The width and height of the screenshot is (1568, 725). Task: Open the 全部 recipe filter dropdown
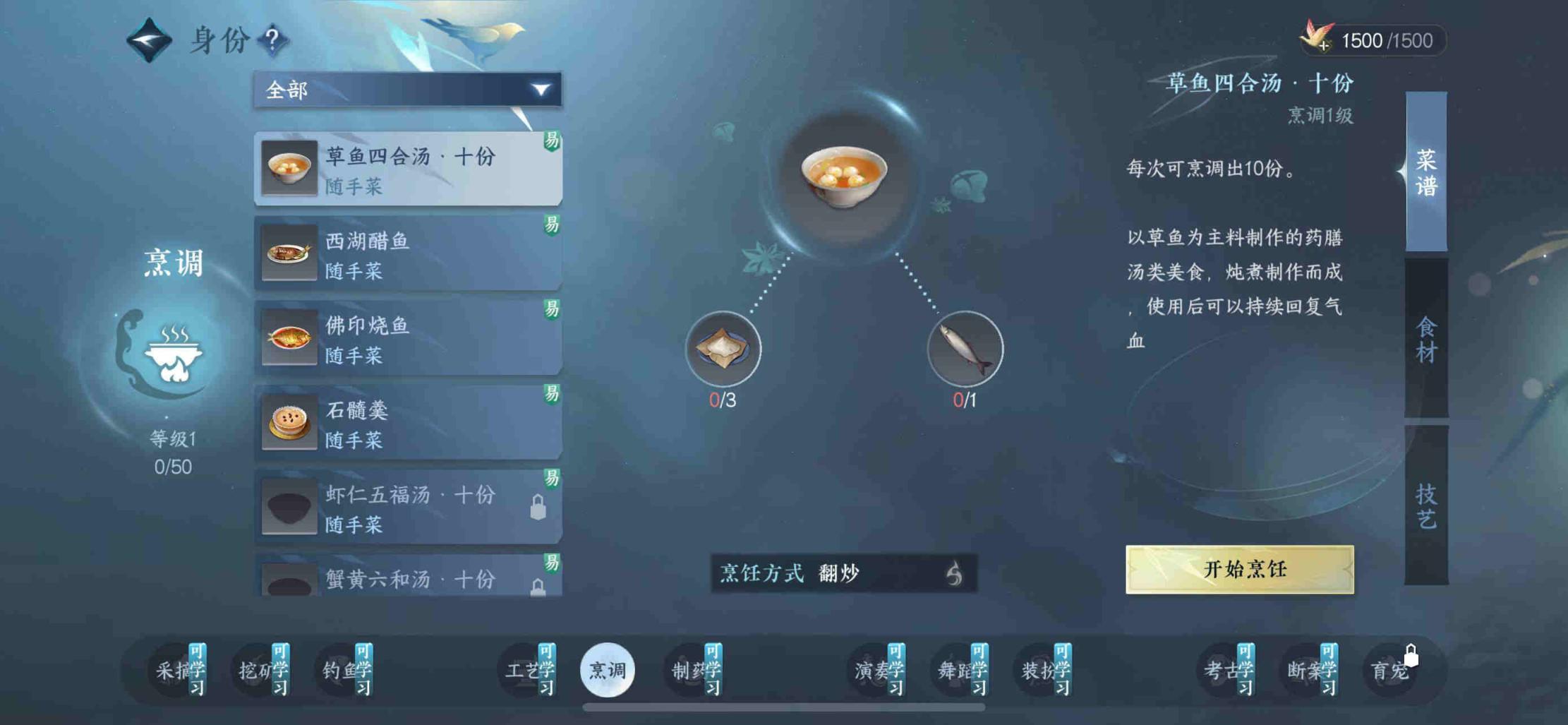pos(407,90)
